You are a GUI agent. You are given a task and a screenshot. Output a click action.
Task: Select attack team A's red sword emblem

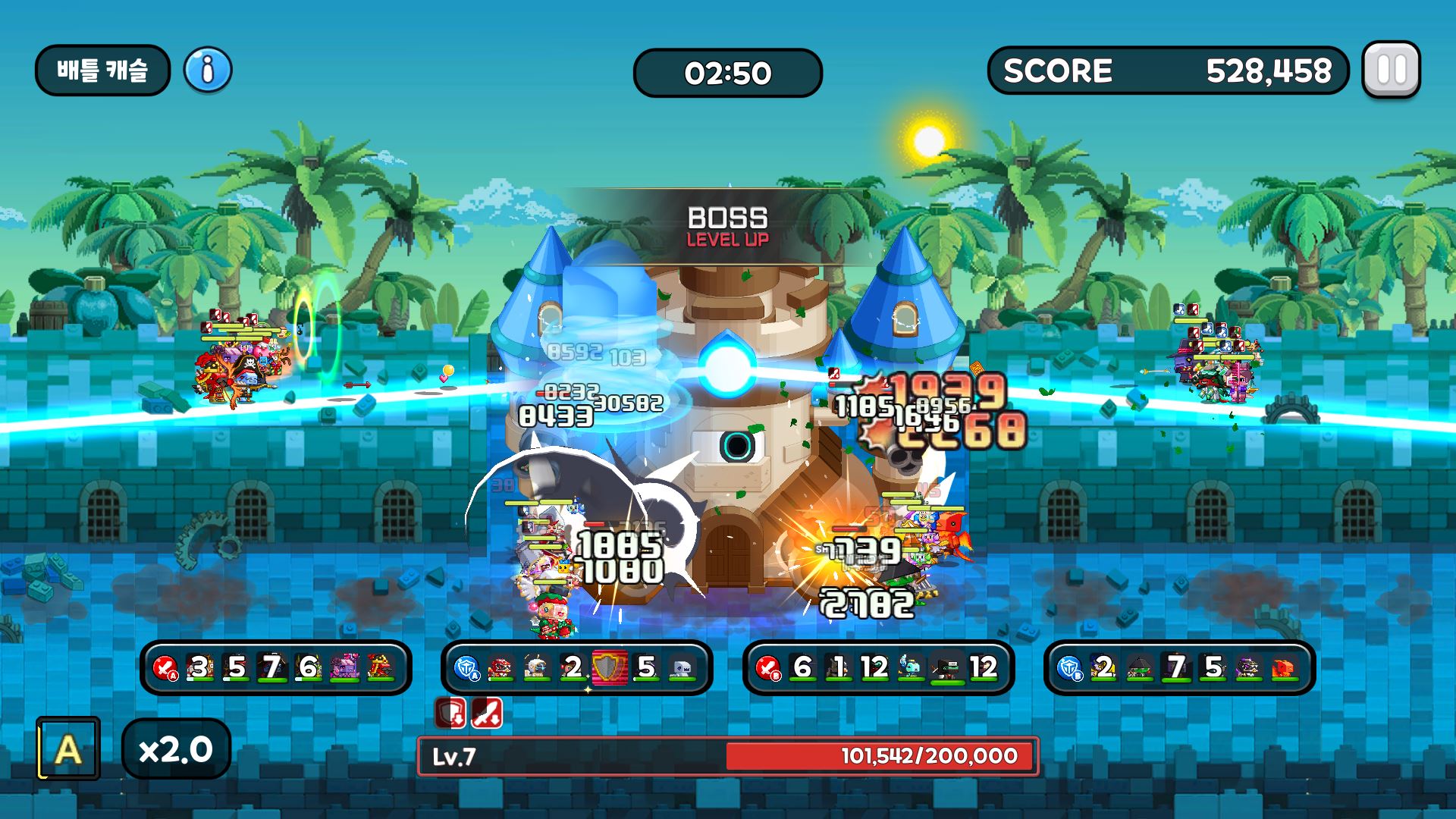tap(165, 668)
